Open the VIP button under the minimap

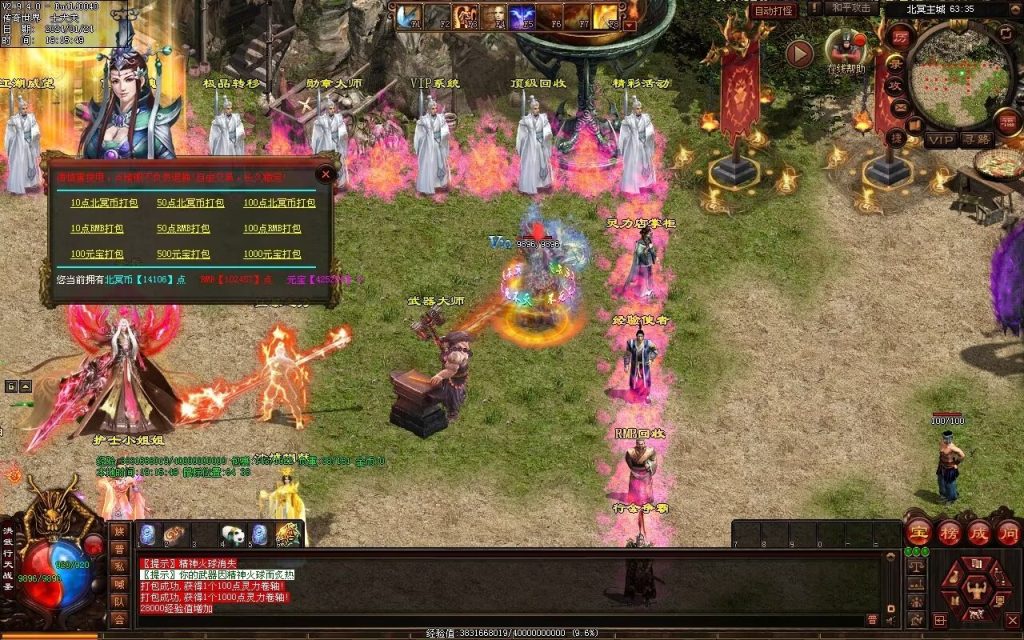pos(940,140)
